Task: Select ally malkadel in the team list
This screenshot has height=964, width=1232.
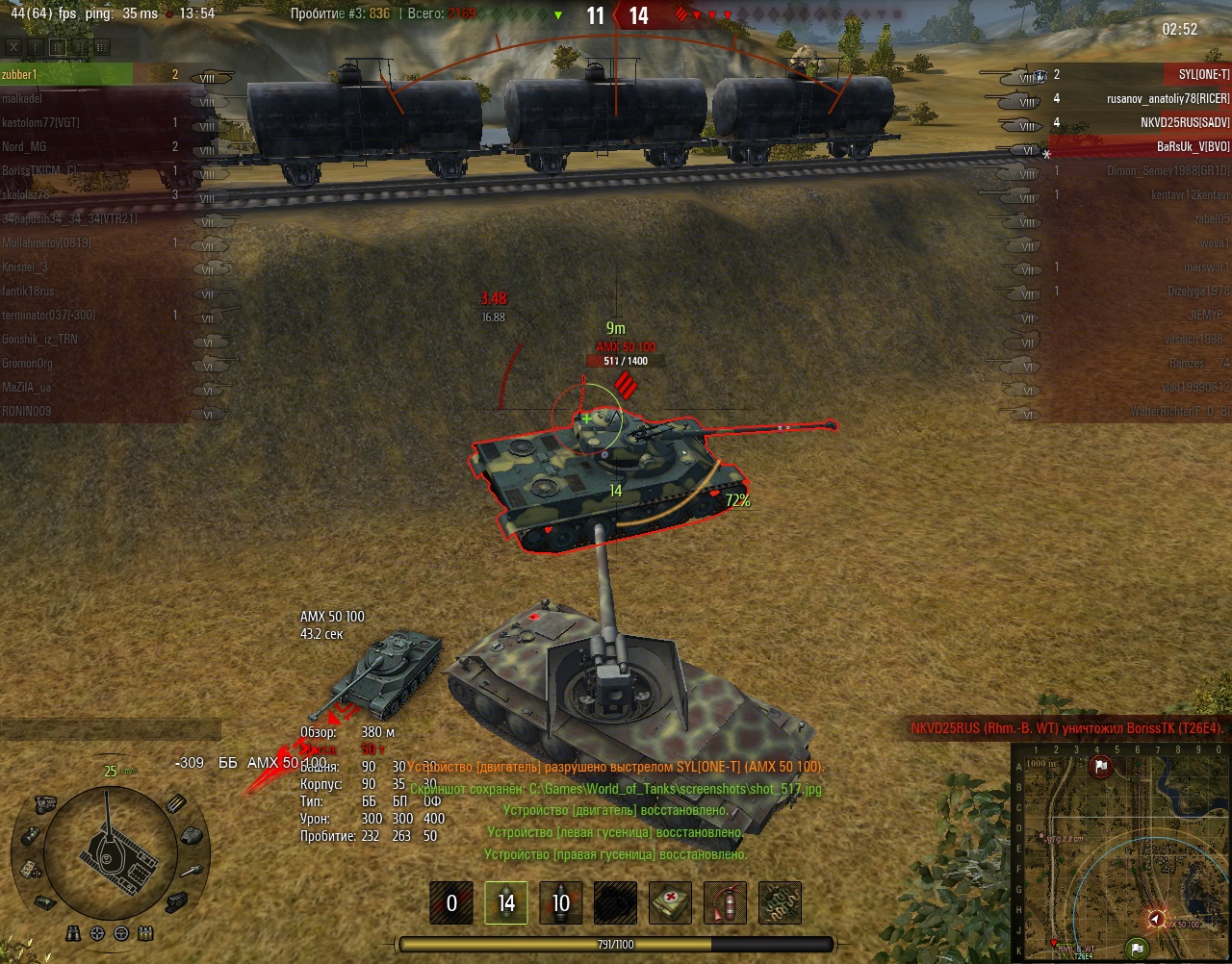Action: click(x=67, y=98)
